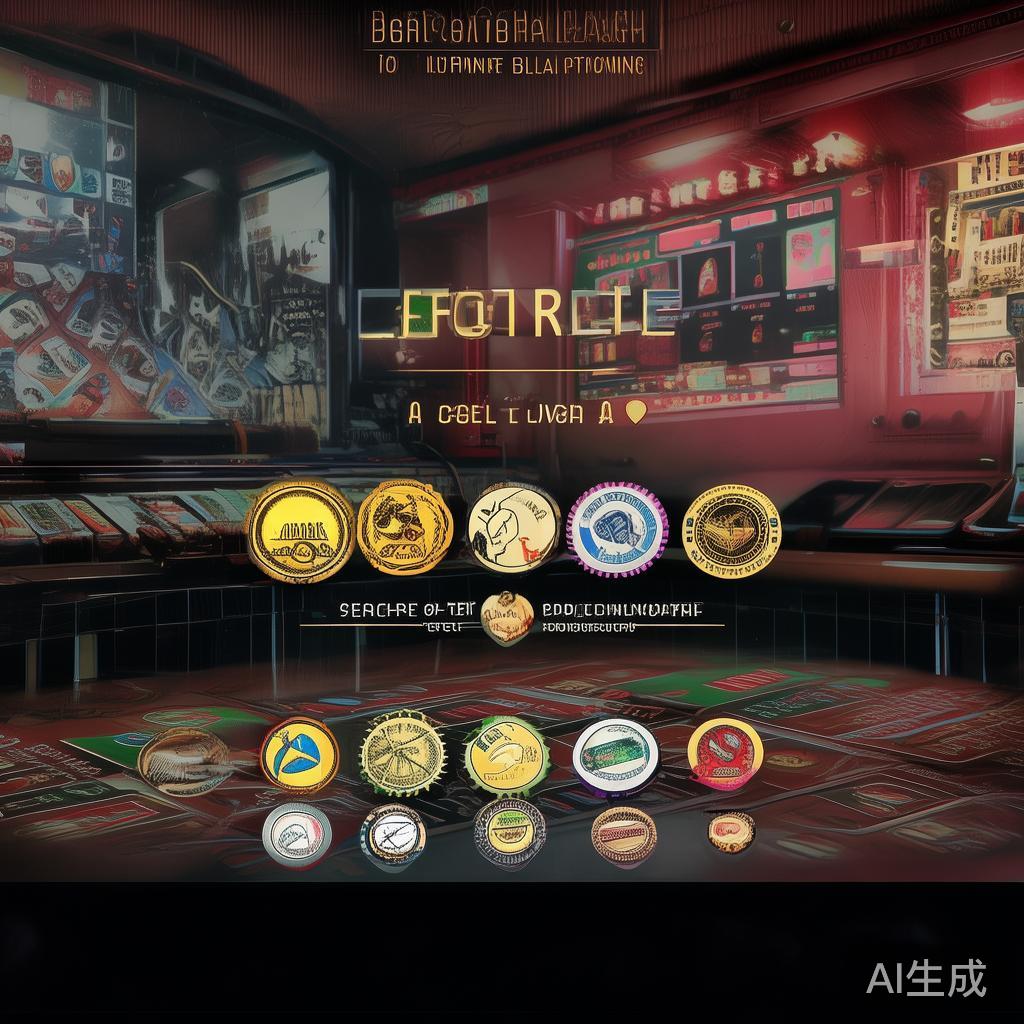
Task: Select the white chip with green oval center
Action: click(616, 756)
